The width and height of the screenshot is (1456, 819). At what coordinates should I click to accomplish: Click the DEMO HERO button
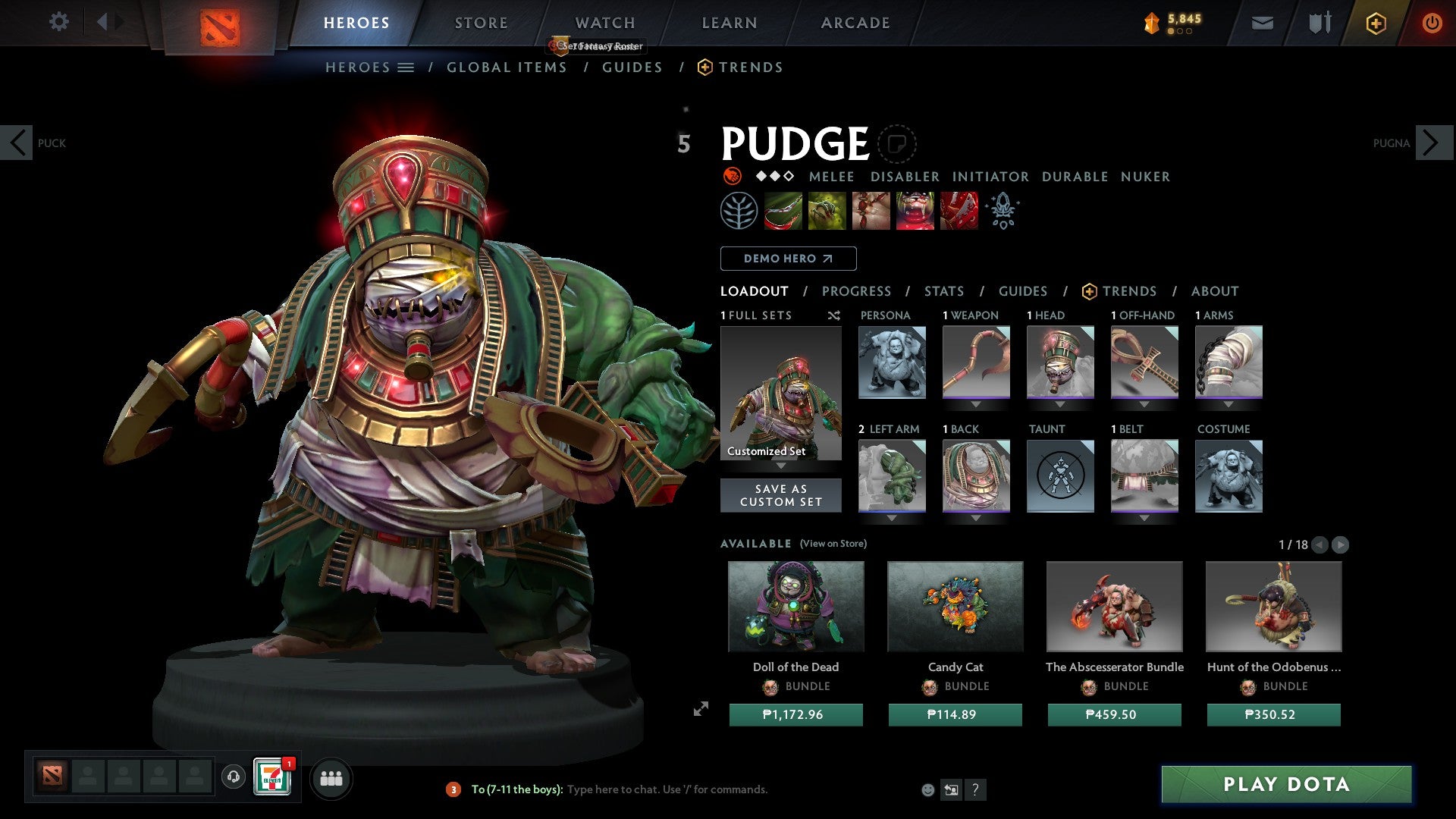pyautogui.click(x=787, y=258)
